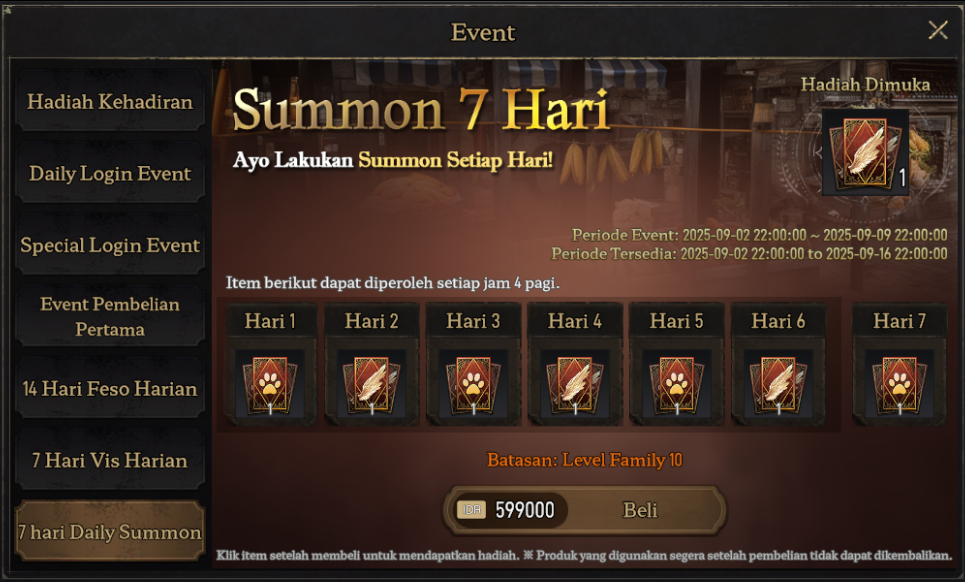Switch to 7 Hari Vis Harian tab
Screen dimensions: 965x582
click(x=110, y=461)
